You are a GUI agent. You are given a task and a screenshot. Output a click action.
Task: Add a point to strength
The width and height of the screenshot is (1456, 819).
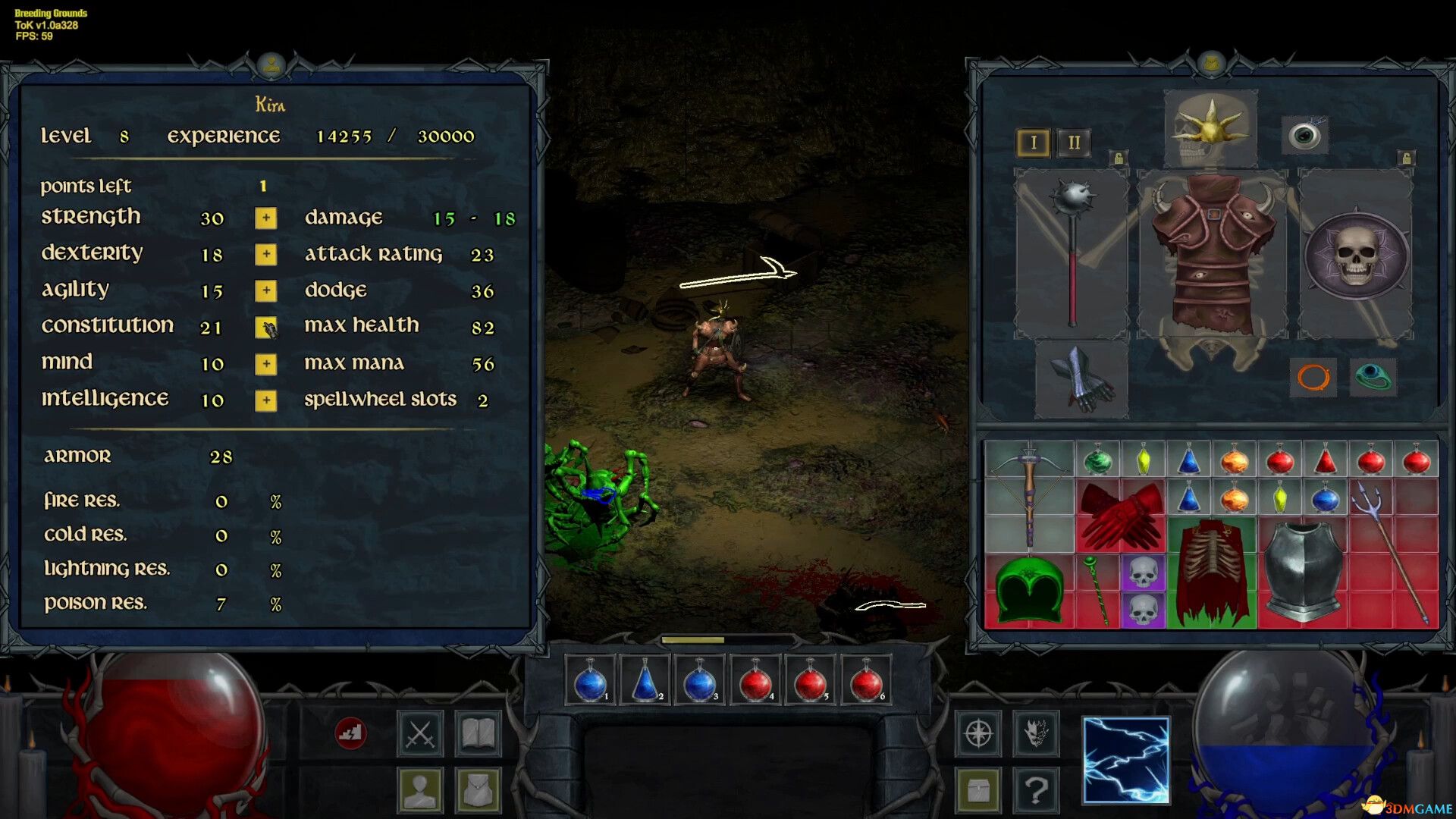pyautogui.click(x=265, y=218)
